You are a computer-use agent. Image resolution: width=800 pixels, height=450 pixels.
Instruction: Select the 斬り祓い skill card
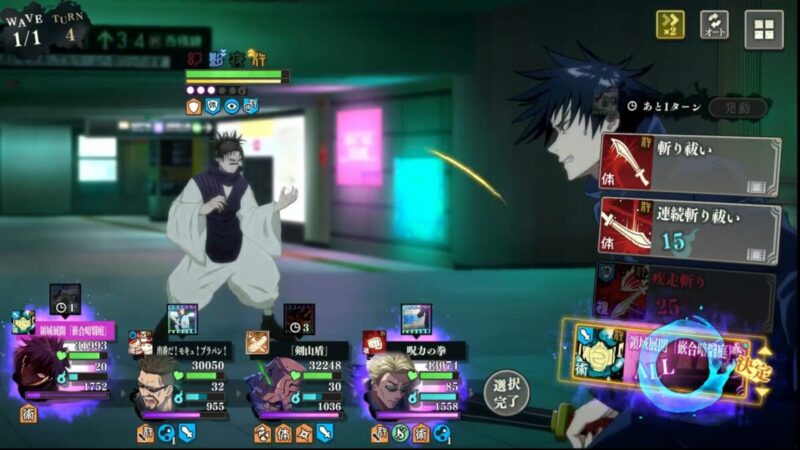click(689, 165)
